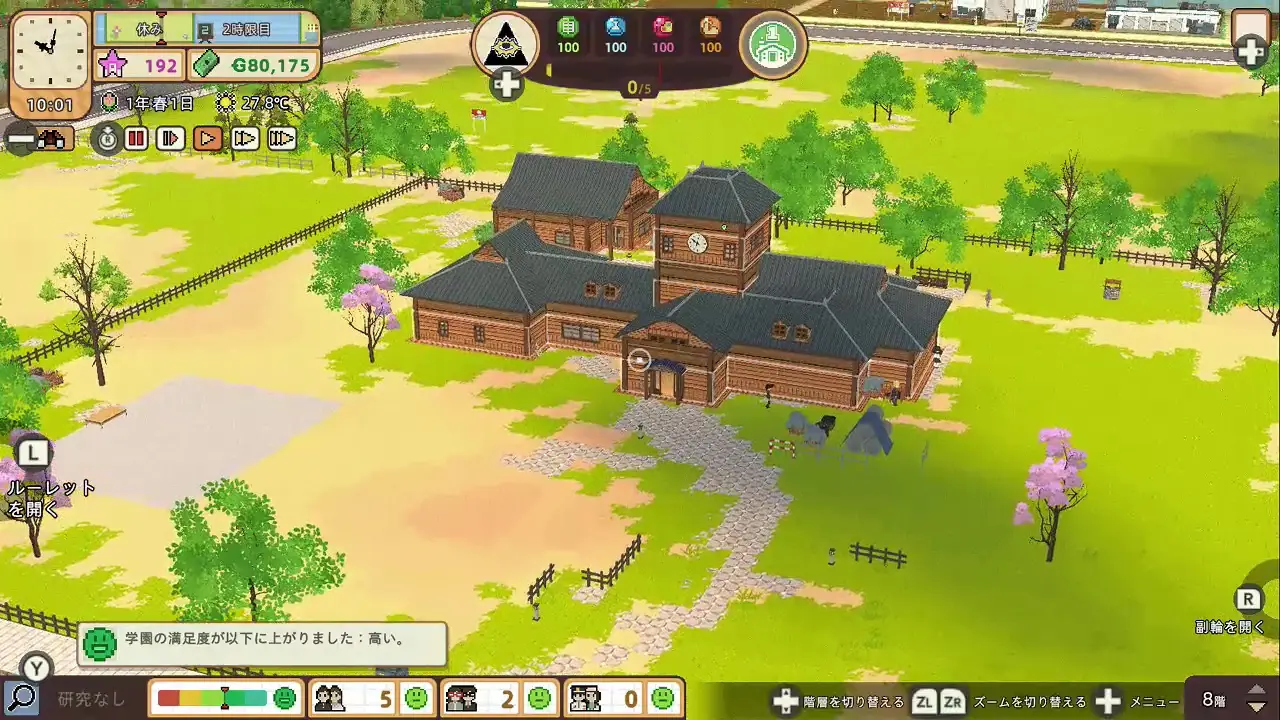
Task: Open the all-seeing-eye pyramid emblem
Action: coord(505,43)
